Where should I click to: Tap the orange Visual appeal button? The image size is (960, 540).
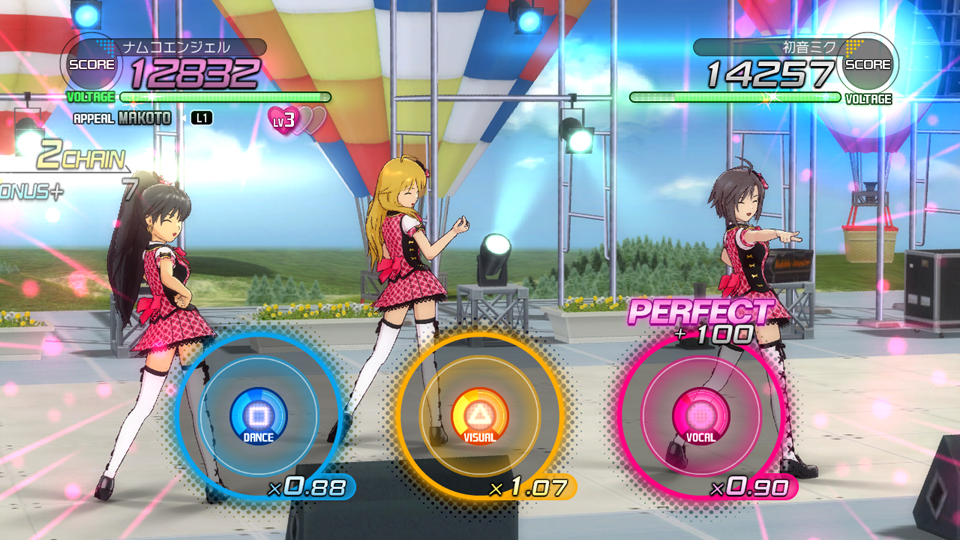point(479,413)
